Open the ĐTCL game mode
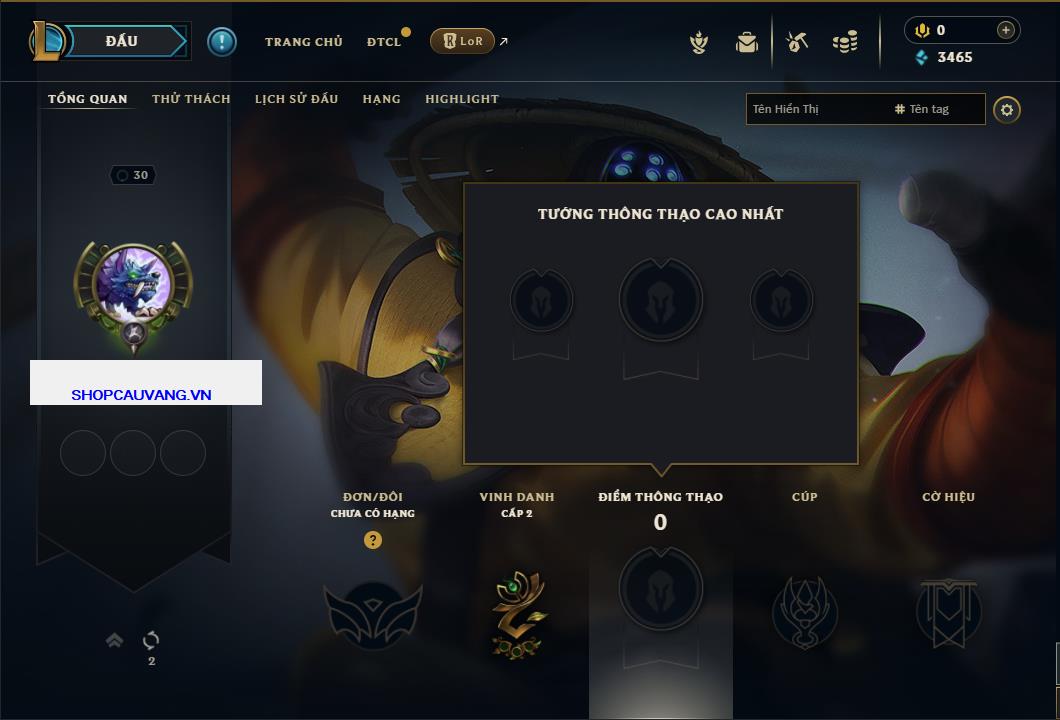 point(383,42)
